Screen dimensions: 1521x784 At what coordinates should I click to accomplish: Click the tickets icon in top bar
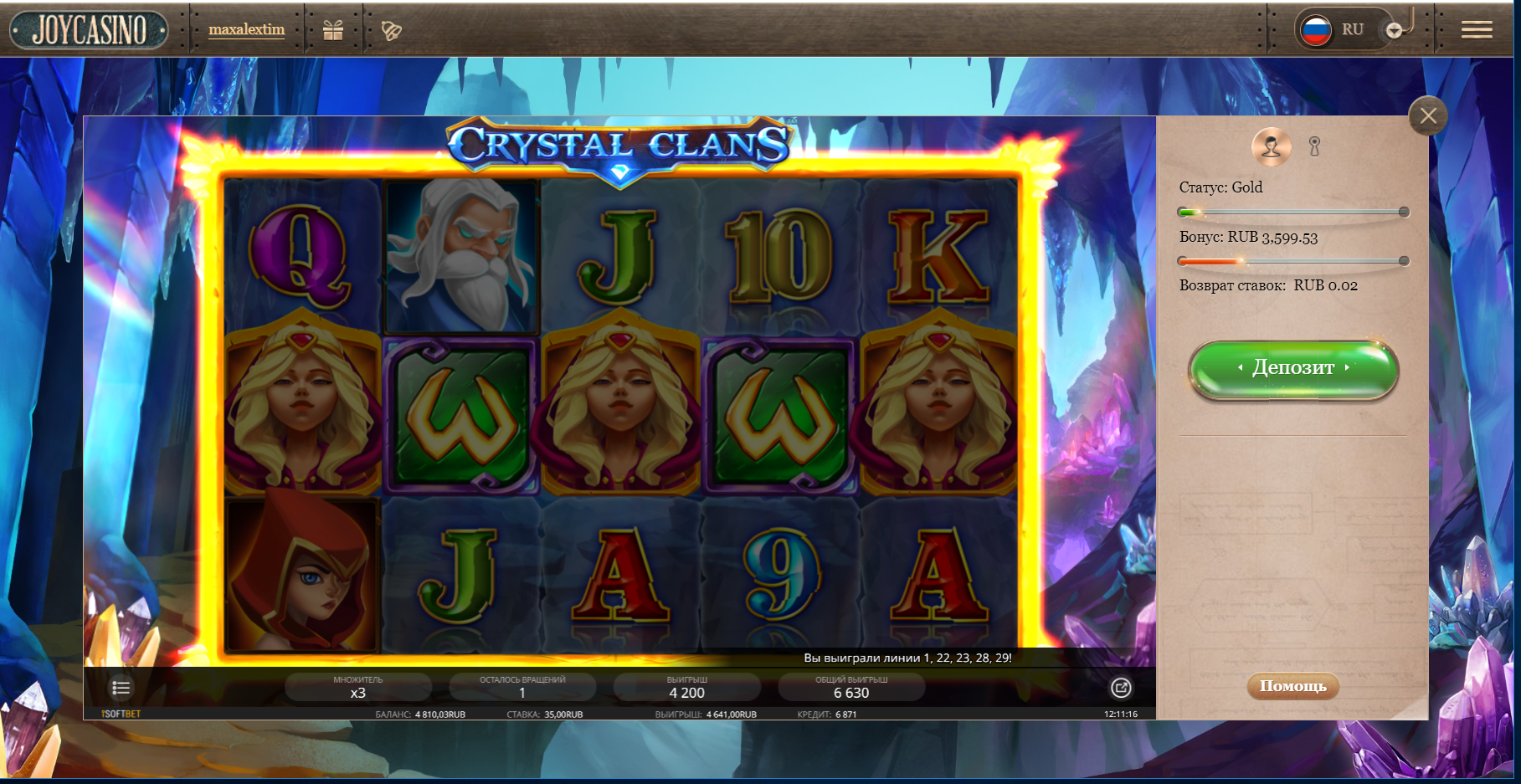click(391, 31)
